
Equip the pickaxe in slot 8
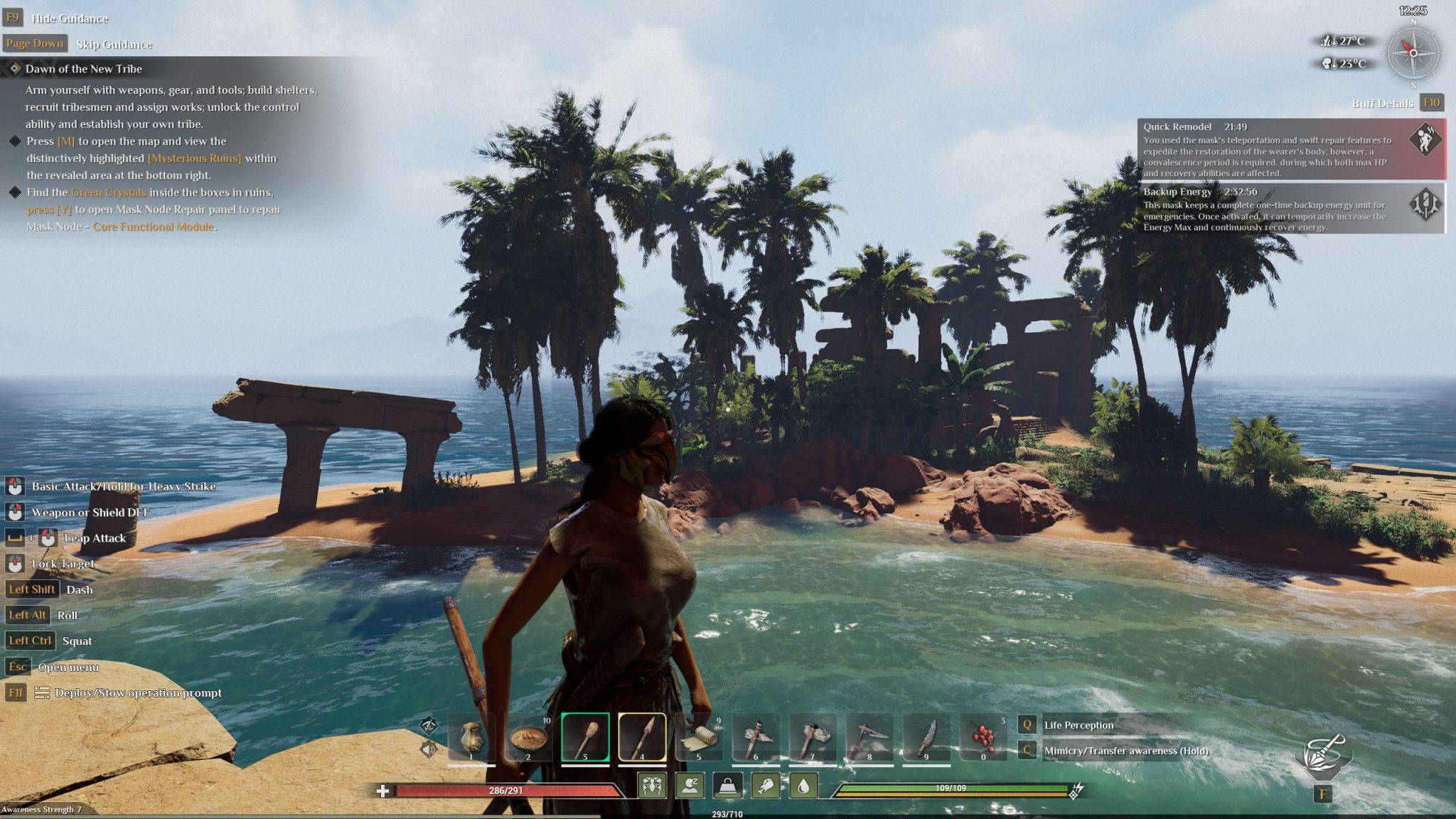pos(869,737)
